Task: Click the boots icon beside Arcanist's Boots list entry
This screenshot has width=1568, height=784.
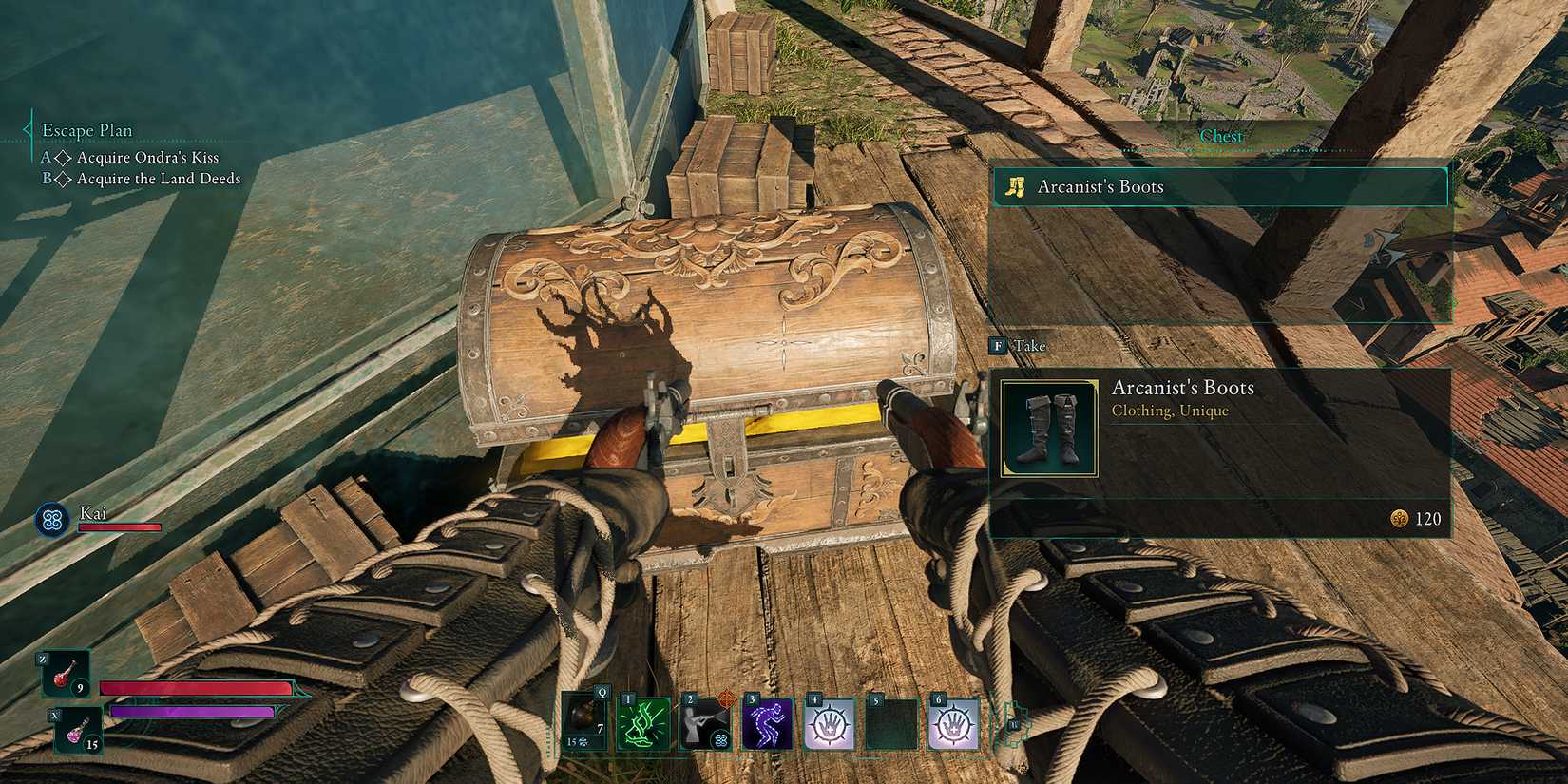Action: coord(1013,187)
